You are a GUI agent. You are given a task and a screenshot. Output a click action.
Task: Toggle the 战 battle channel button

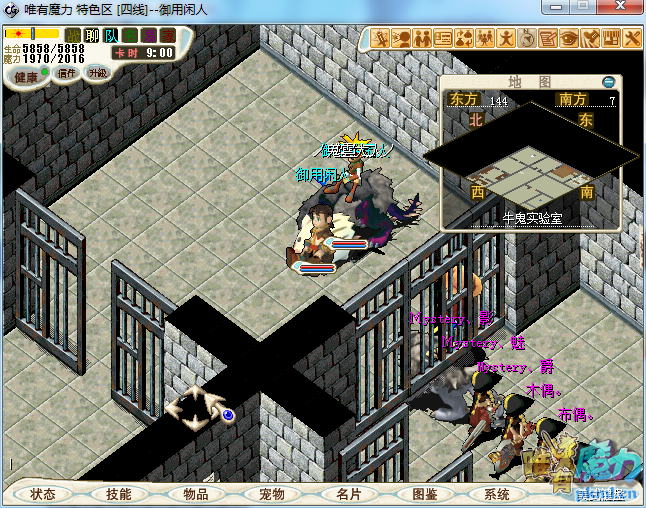(73, 36)
